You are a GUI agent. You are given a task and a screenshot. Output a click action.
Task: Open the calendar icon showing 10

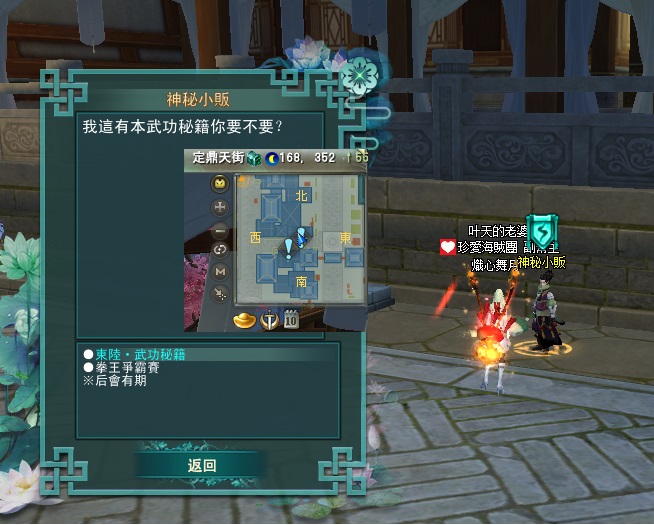(x=291, y=320)
